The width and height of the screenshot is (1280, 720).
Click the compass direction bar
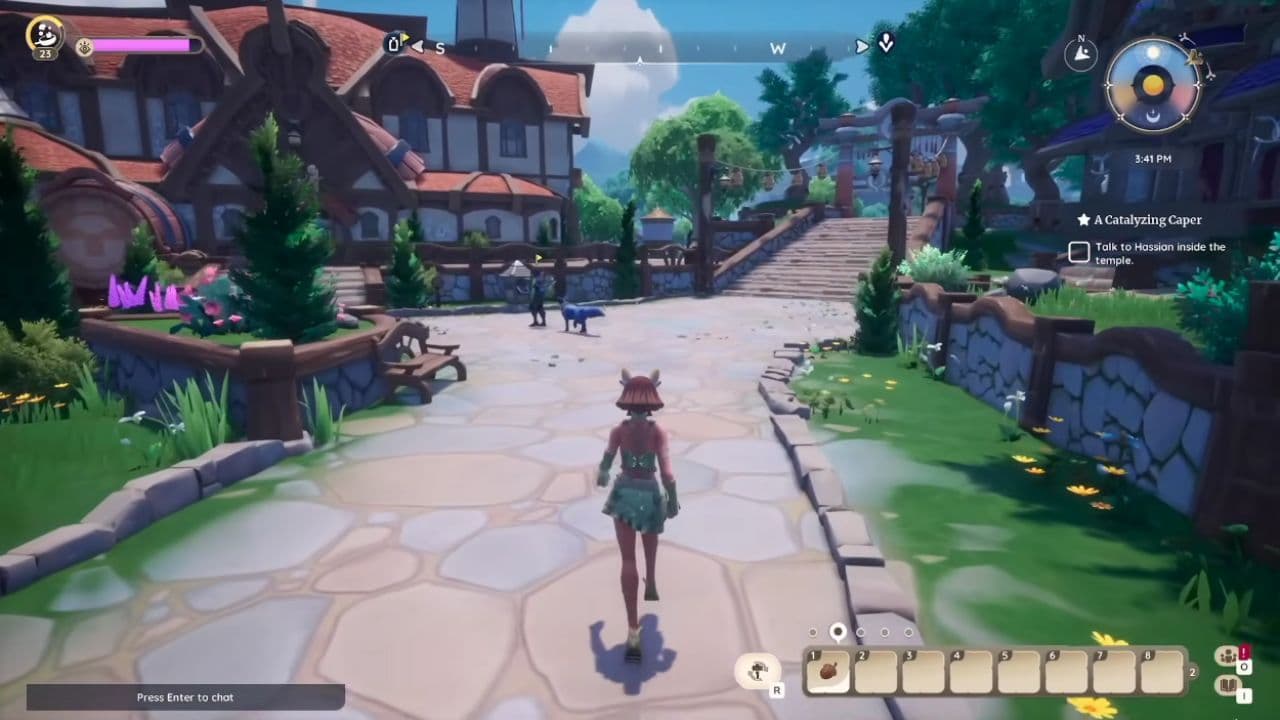640,47
